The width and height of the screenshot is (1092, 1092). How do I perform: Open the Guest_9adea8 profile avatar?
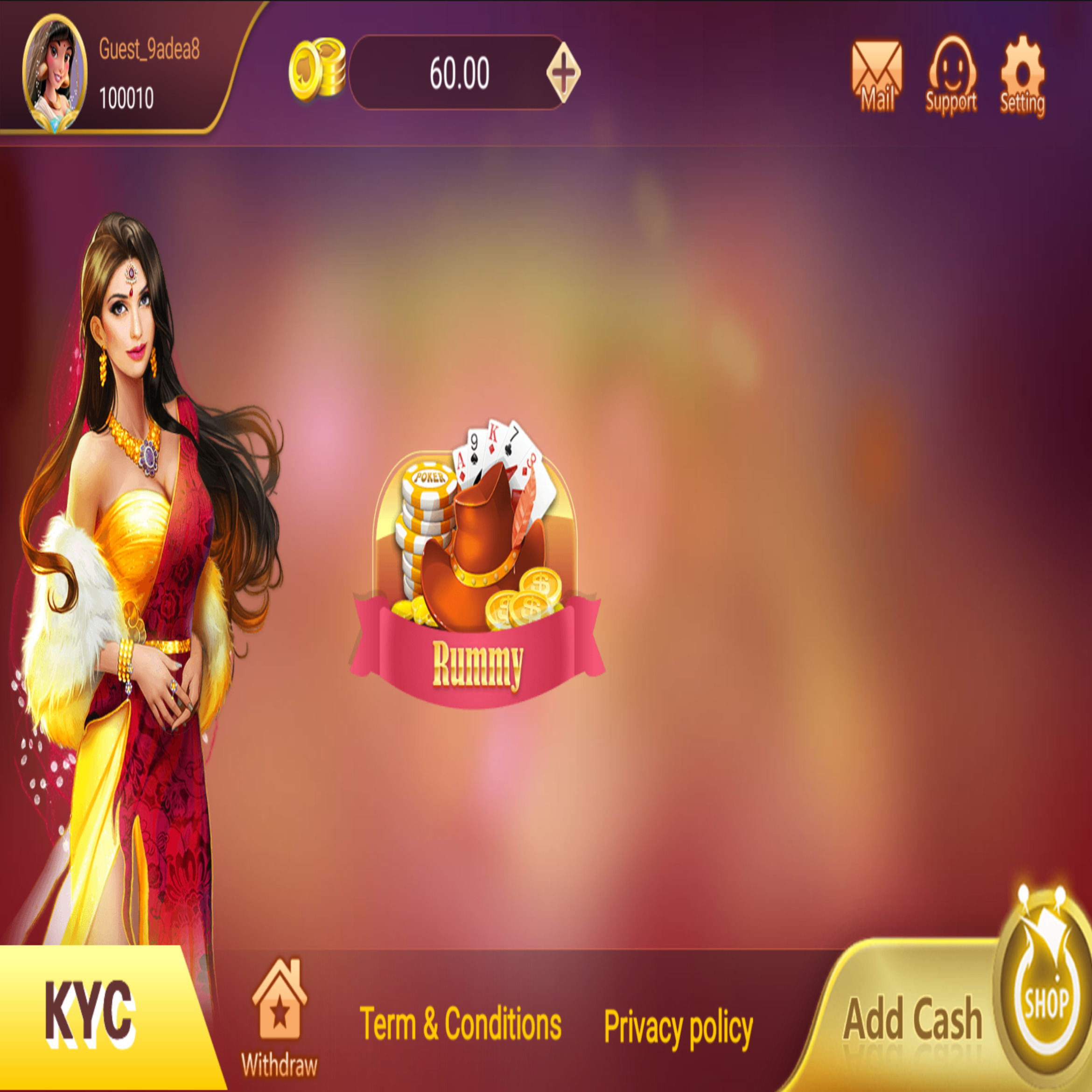[x=55, y=74]
